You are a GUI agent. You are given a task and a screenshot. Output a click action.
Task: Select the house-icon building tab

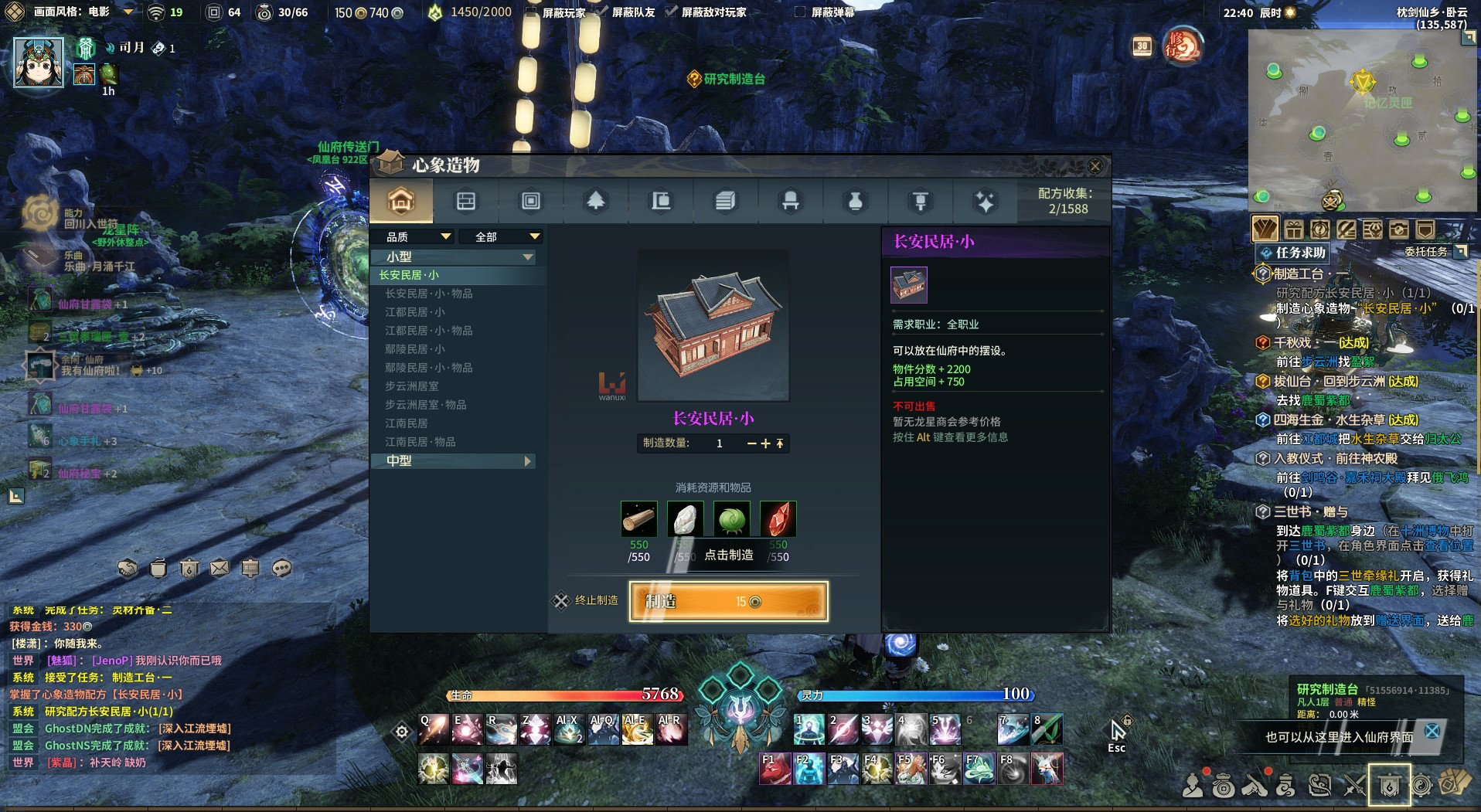click(401, 202)
